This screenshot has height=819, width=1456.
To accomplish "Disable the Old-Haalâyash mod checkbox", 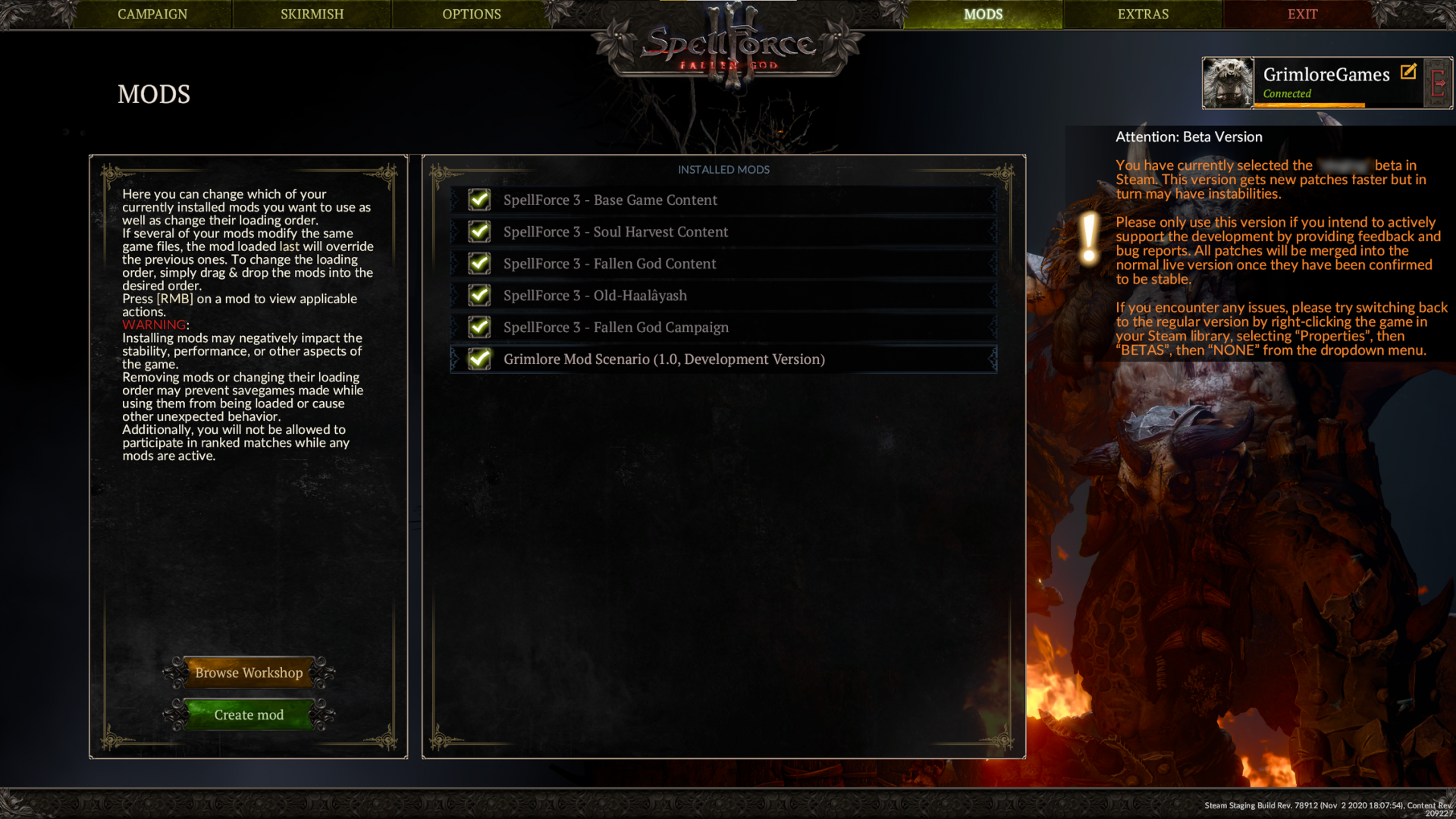I will [x=479, y=295].
